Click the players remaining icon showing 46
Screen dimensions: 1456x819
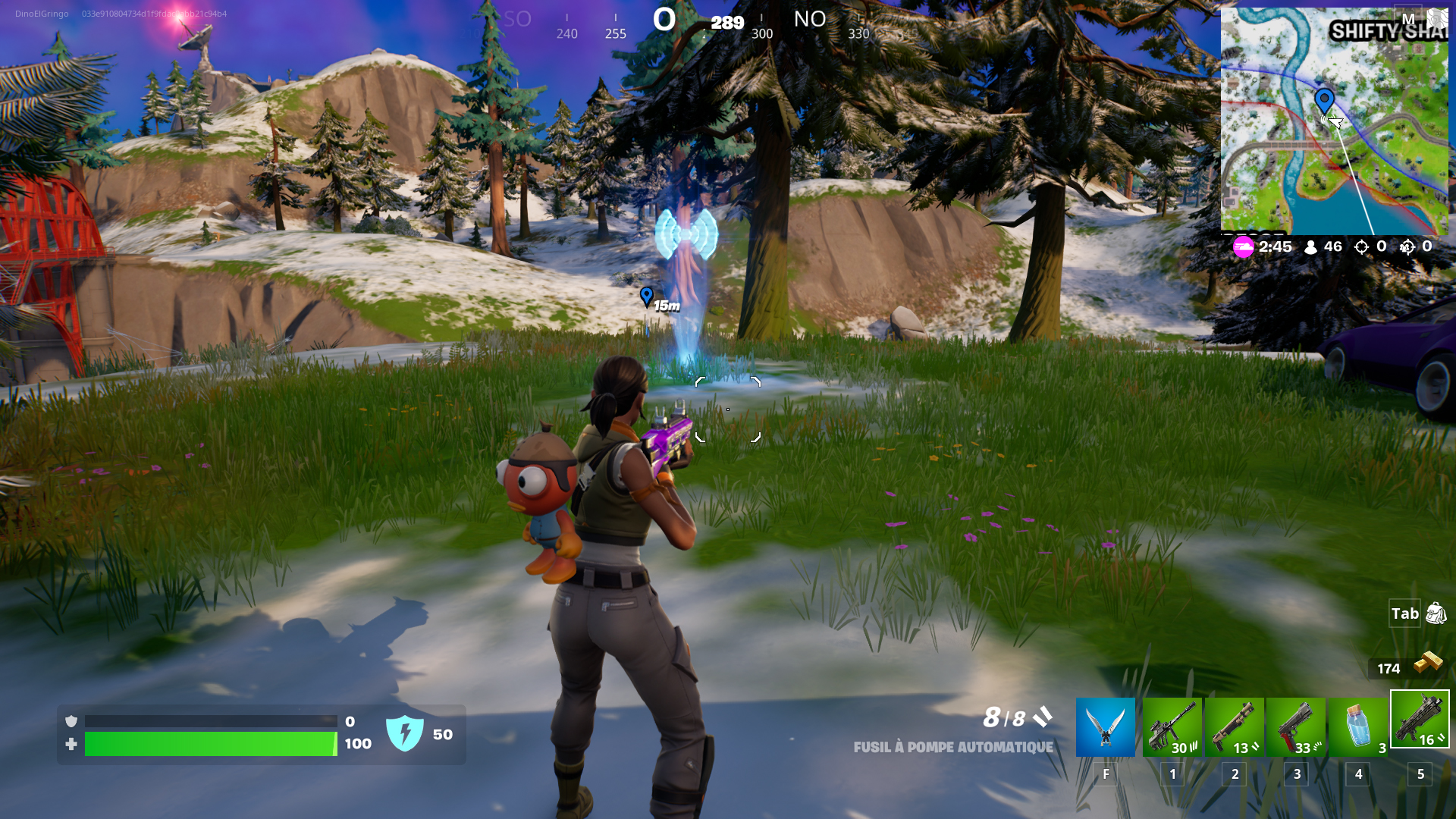pos(1310,247)
